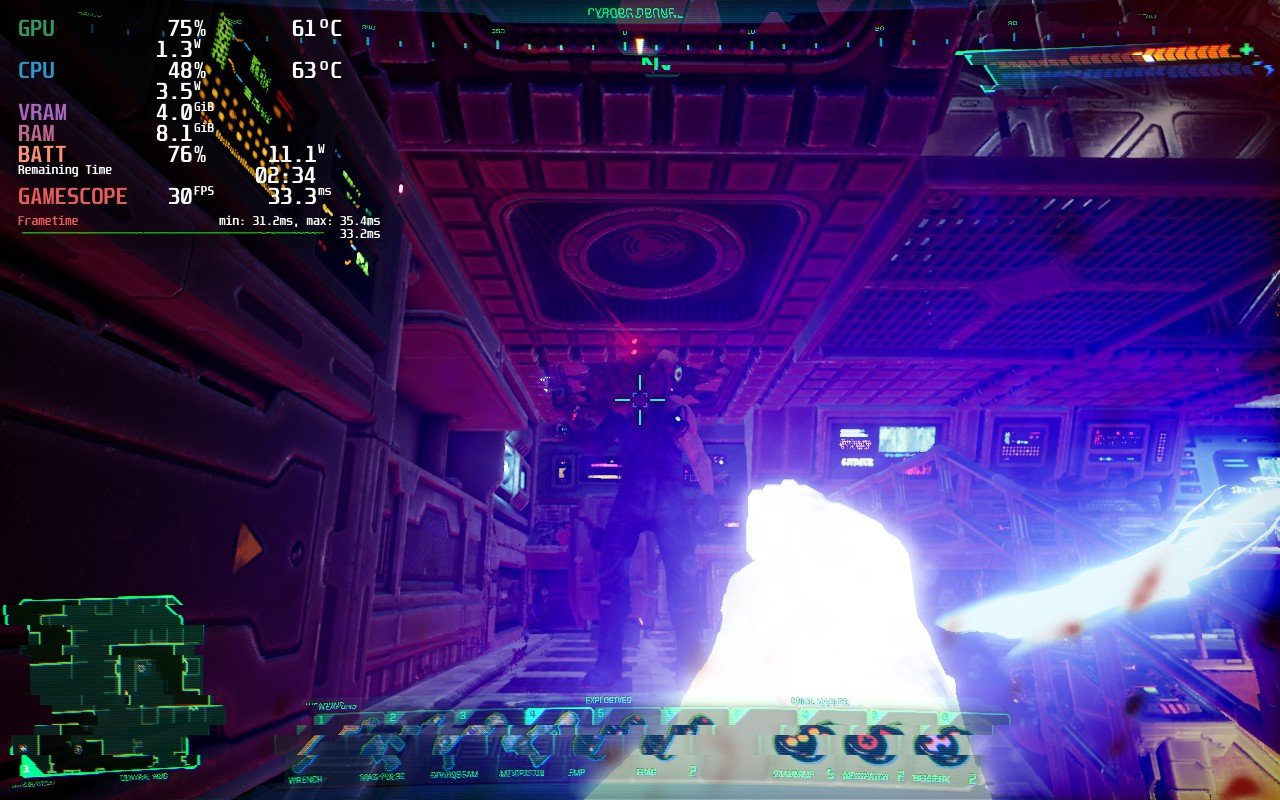Click the highlighted slot 4 number badge
This screenshot has height=800, width=1280.
pyautogui.click(x=532, y=713)
